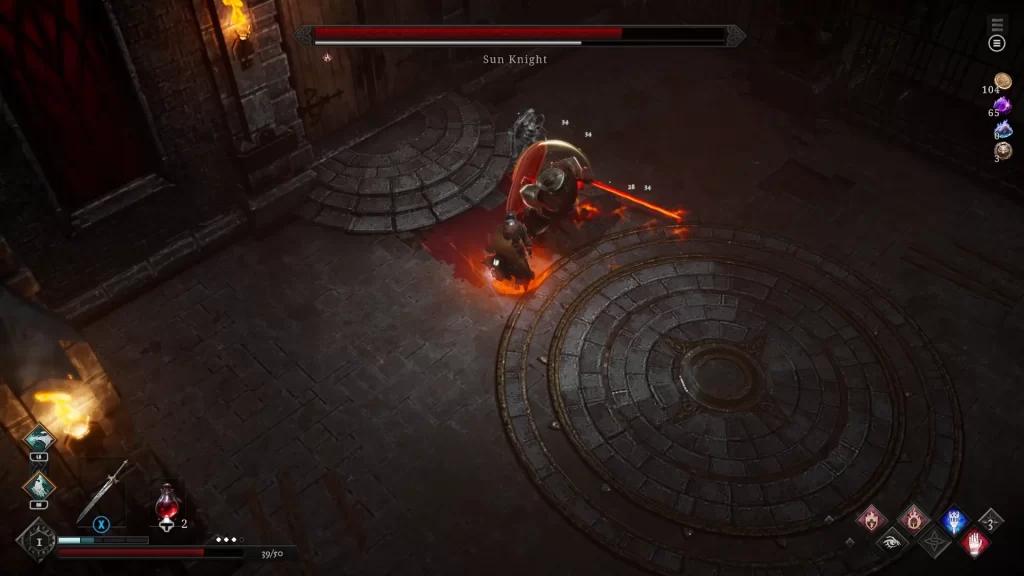
Task: Activate the upper wolf ability diamond
Action: 39,441
